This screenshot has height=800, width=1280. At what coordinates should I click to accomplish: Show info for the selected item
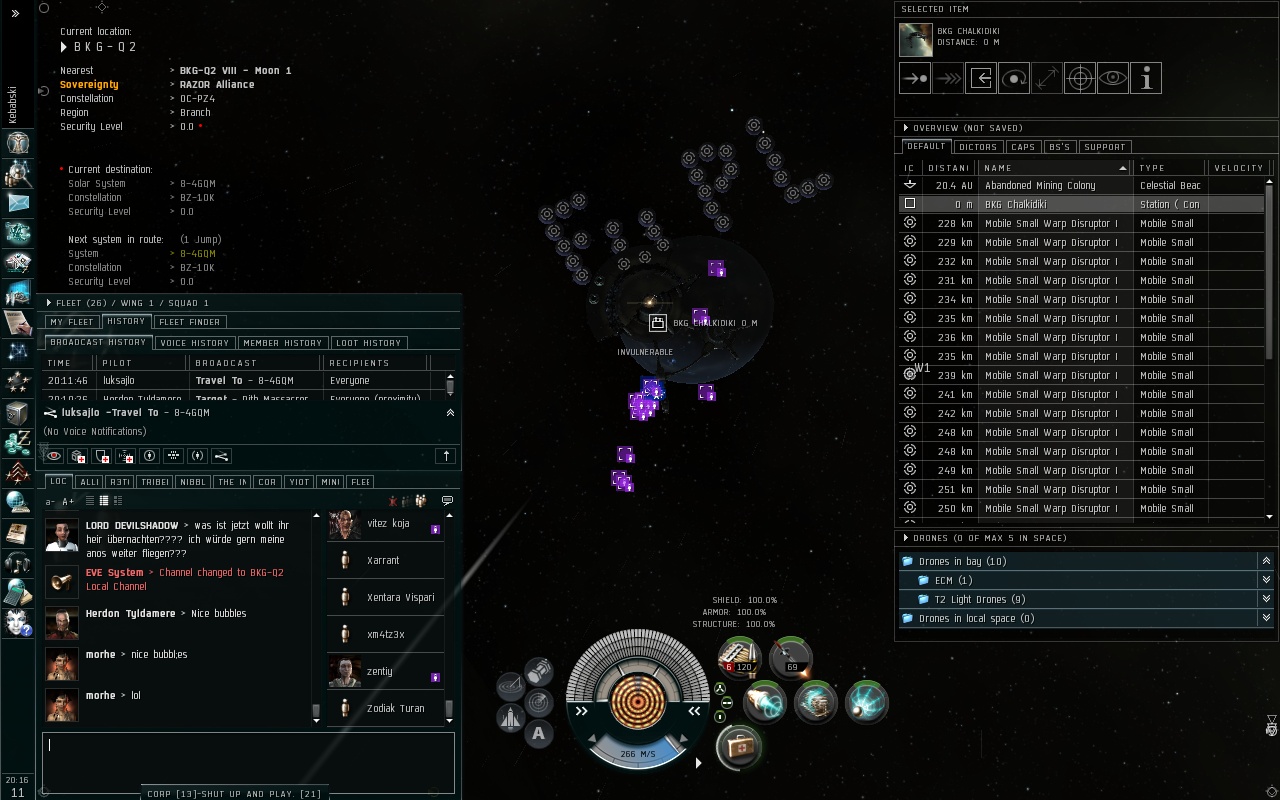pyautogui.click(x=1146, y=78)
